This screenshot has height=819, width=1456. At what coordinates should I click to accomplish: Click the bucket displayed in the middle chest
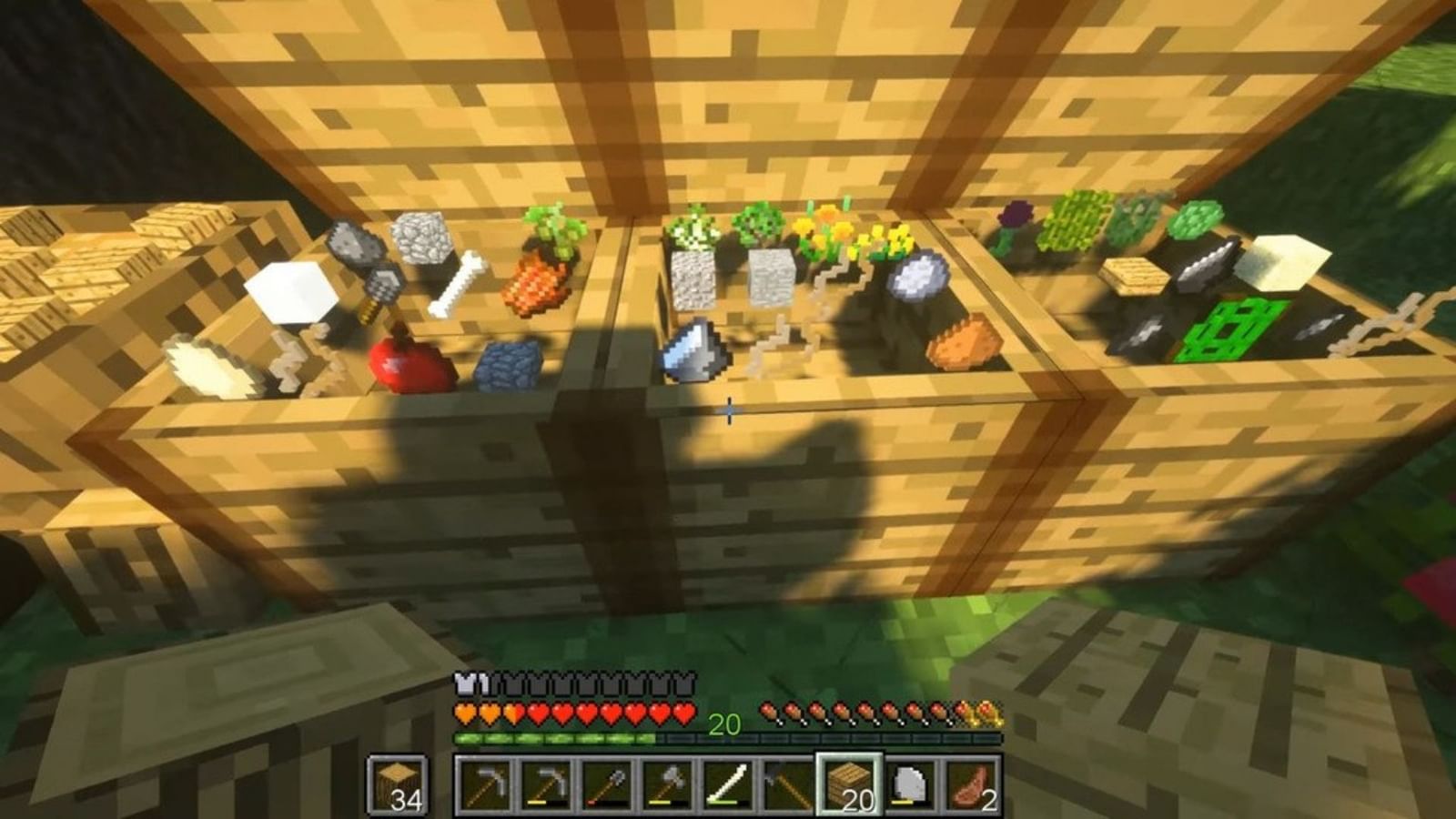click(x=693, y=350)
